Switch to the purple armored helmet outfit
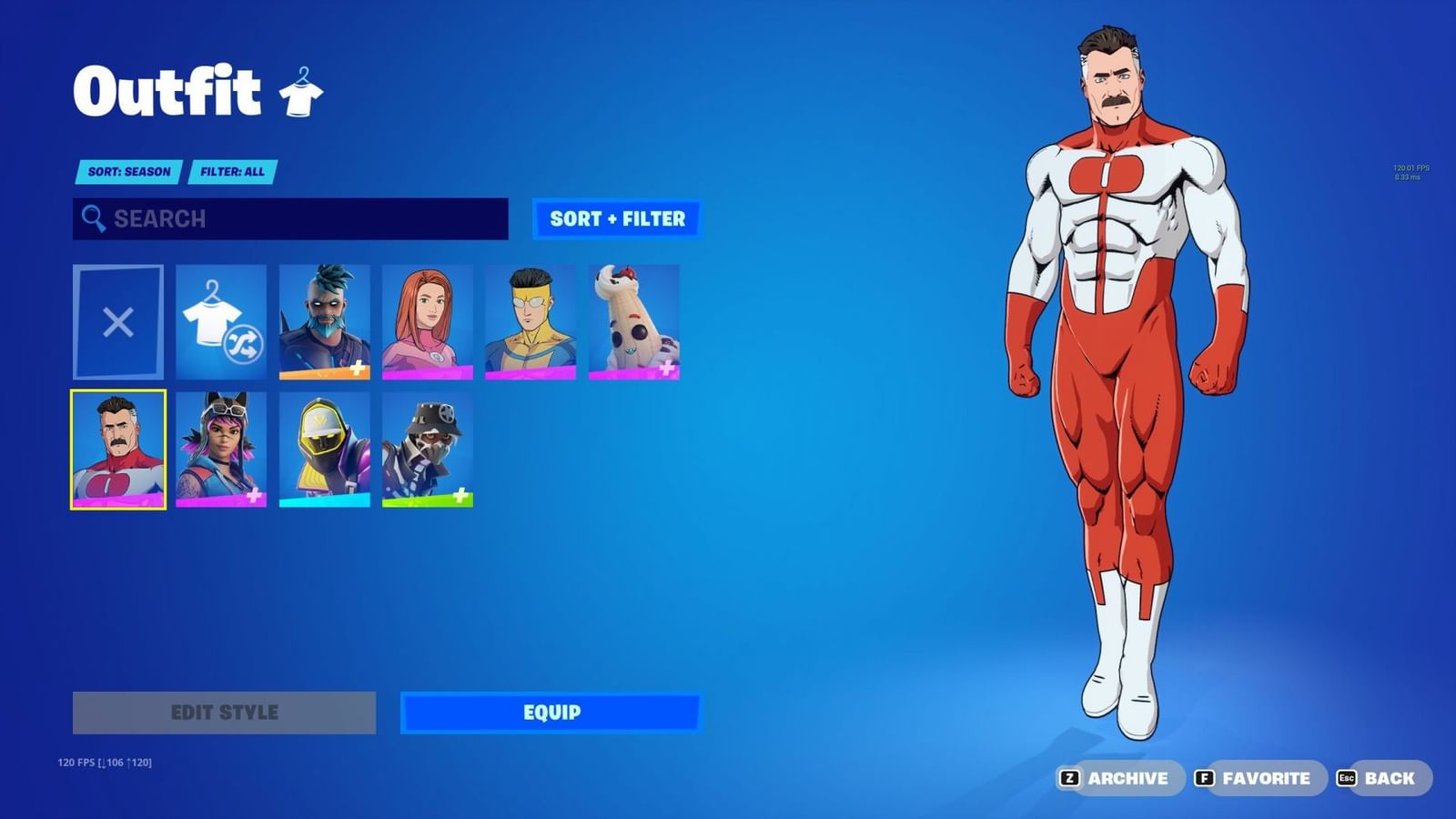This screenshot has height=819, width=1456. (324, 450)
